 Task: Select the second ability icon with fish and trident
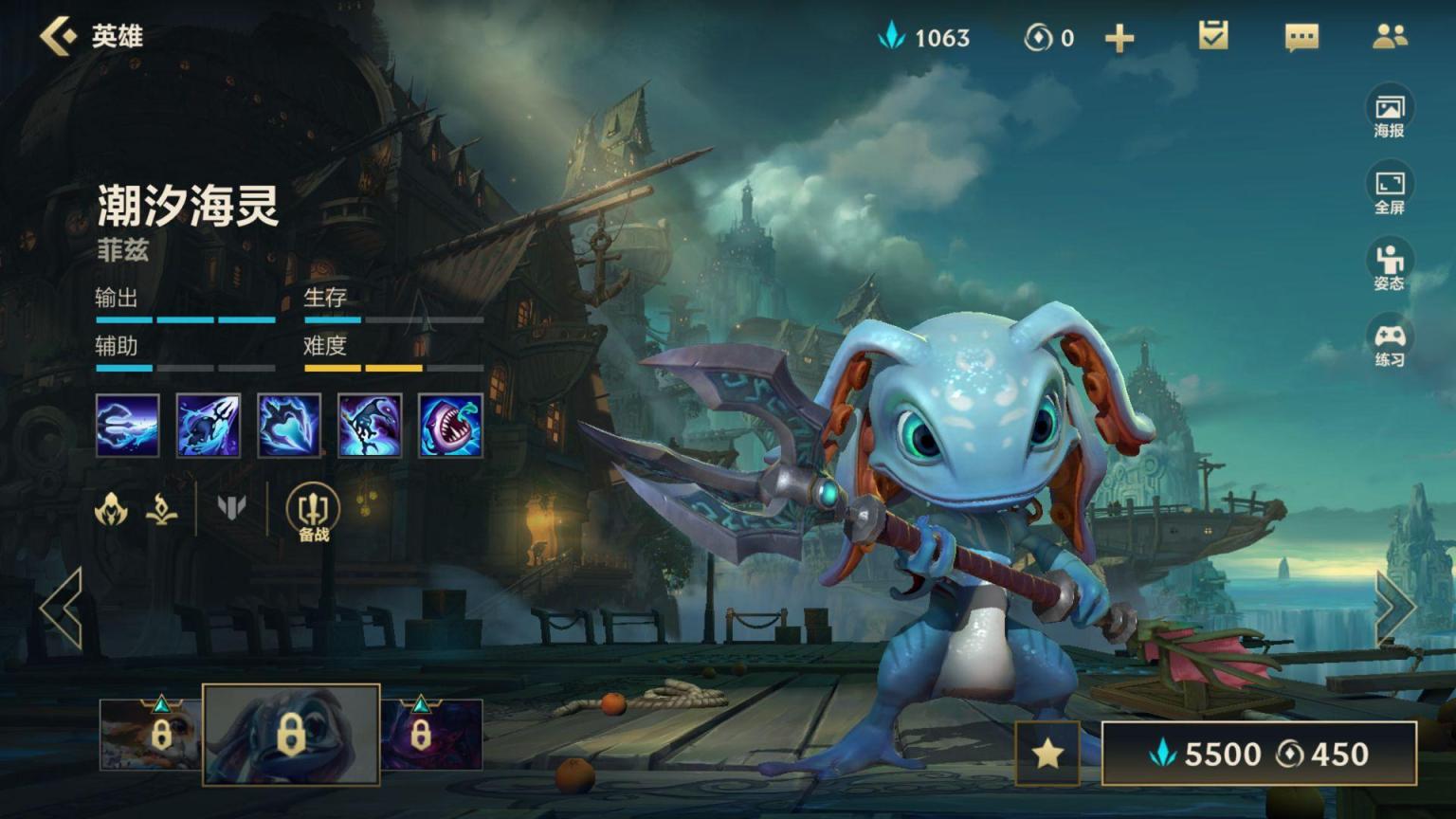tap(208, 426)
